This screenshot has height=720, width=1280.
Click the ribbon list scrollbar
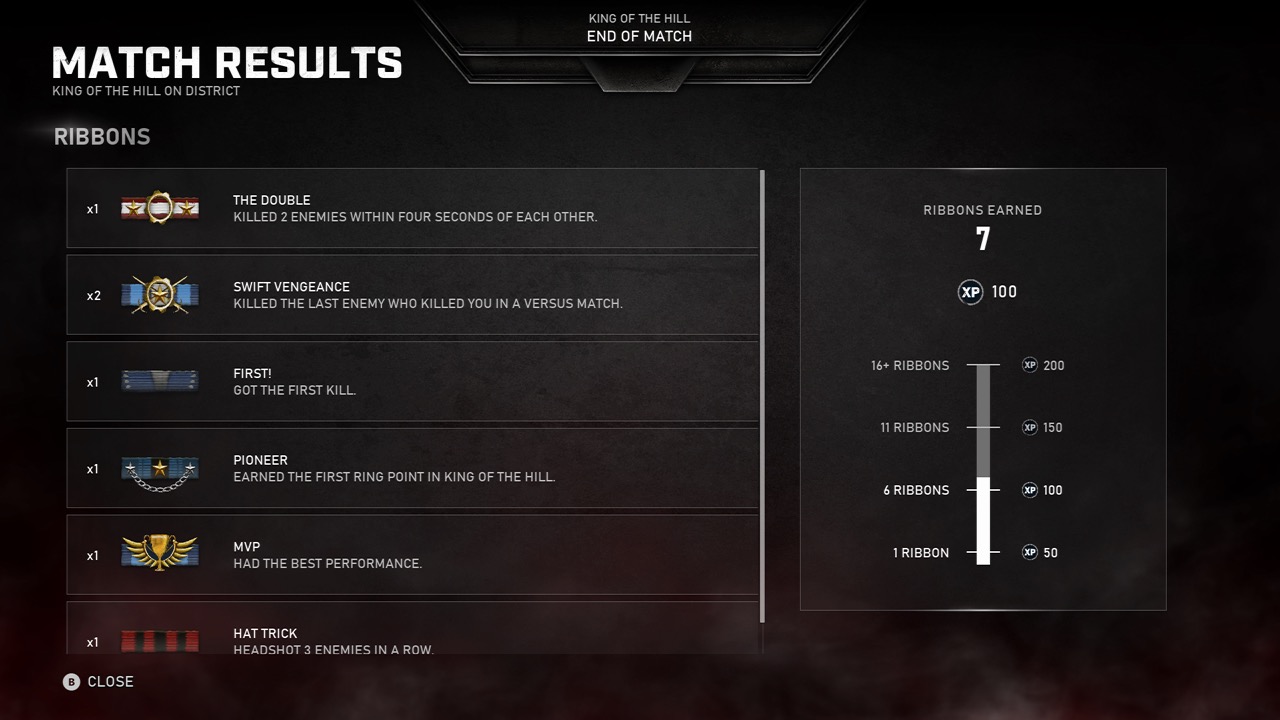pyautogui.click(x=763, y=400)
